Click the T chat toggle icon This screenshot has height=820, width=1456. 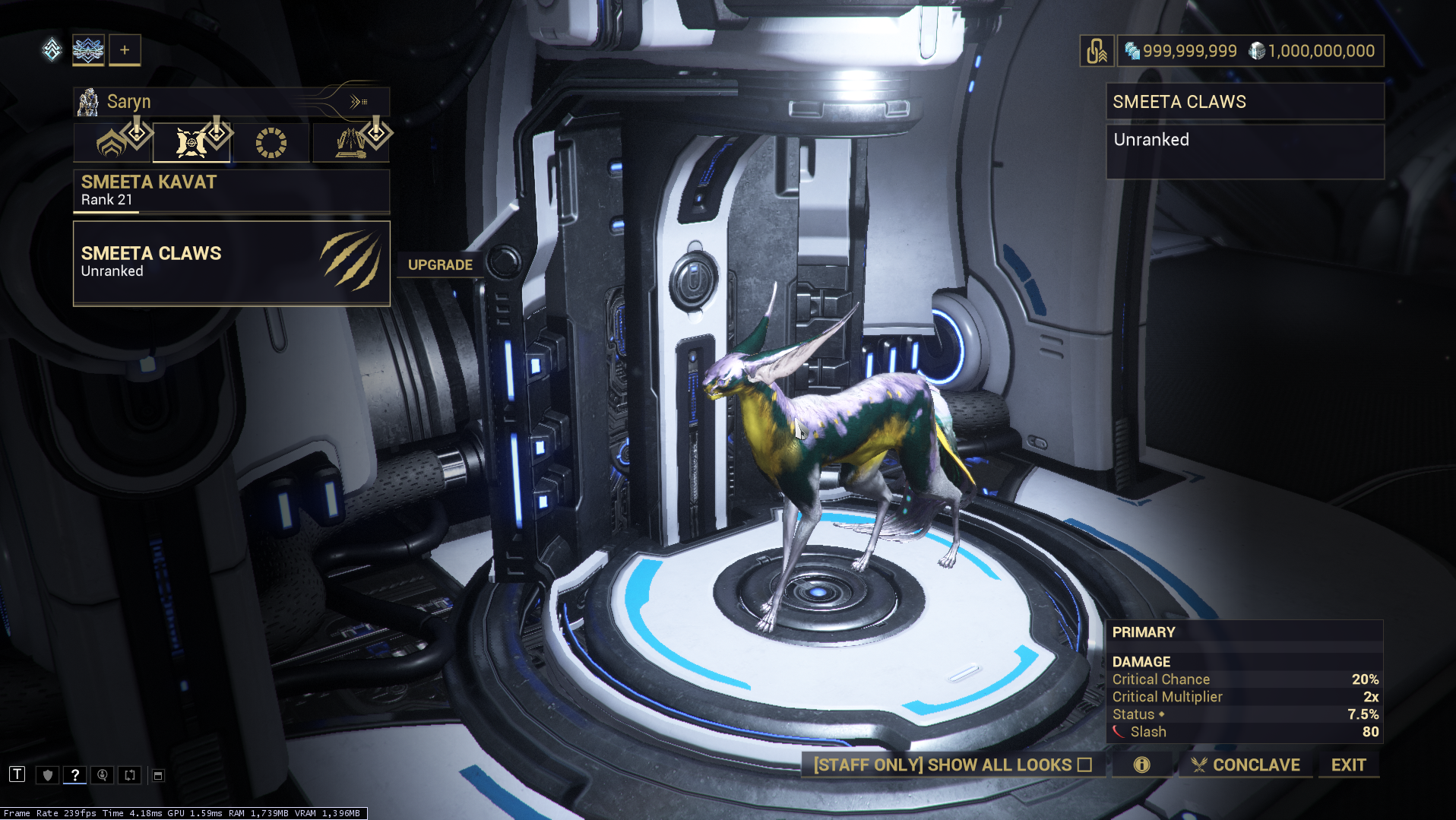click(x=17, y=774)
